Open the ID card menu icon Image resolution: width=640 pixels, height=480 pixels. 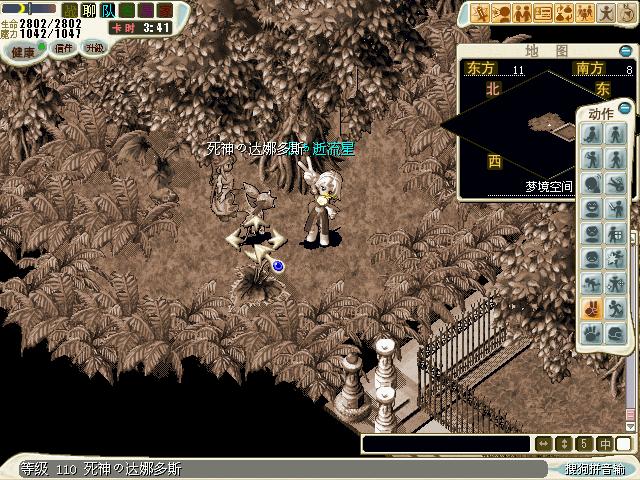[x=544, y=13]
